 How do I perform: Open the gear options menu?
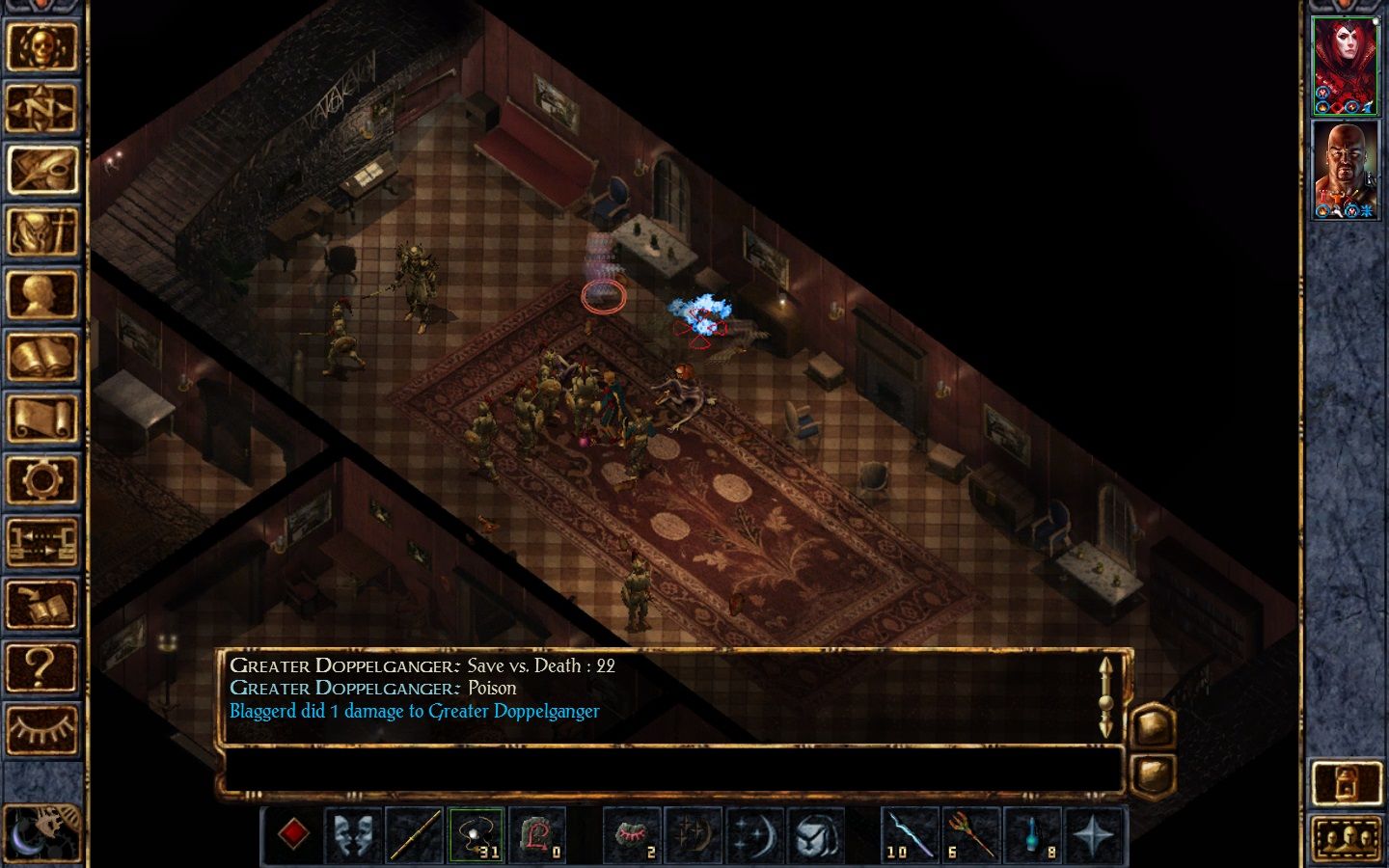41,479
